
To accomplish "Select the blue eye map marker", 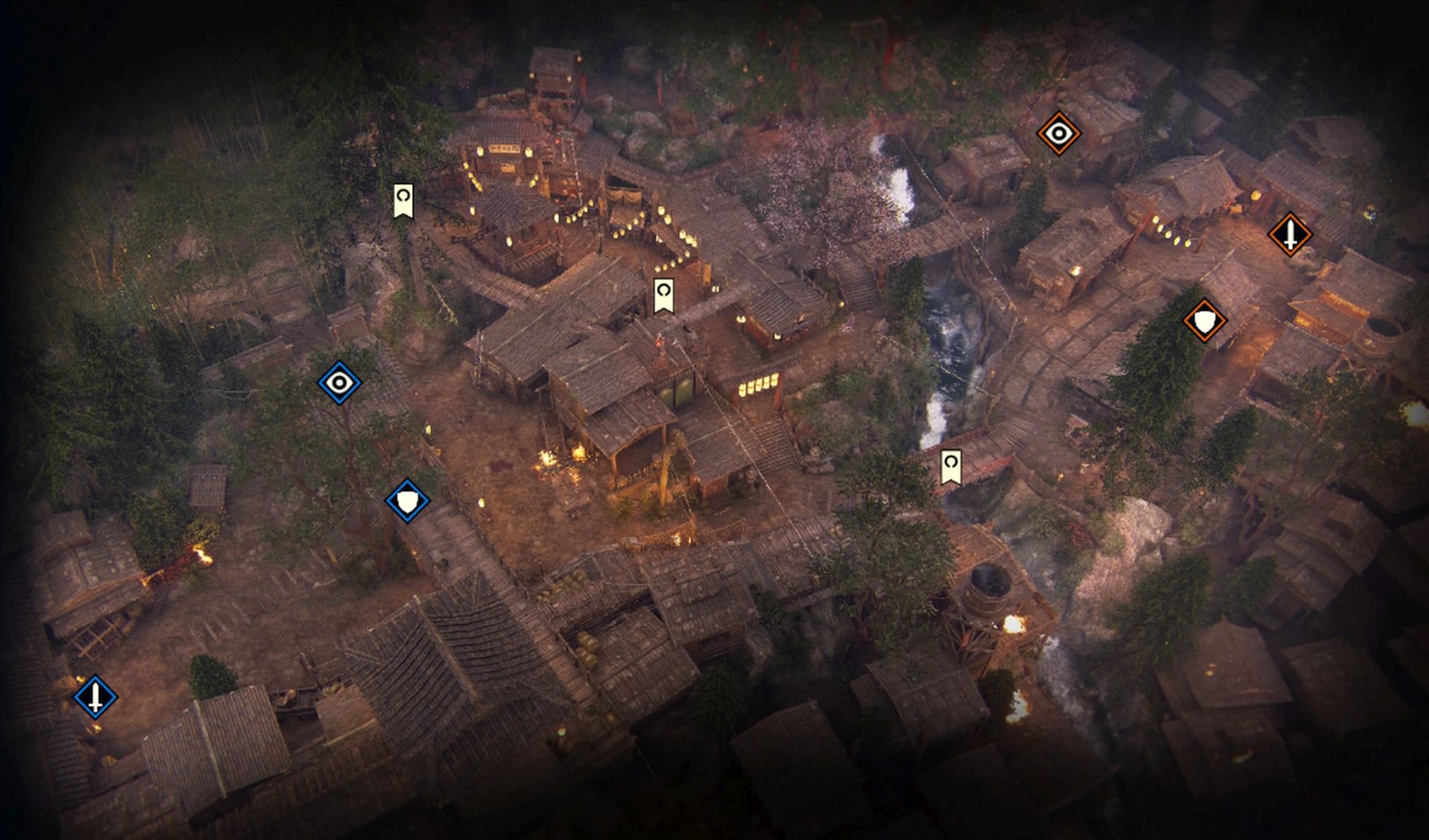I will [340, 382].
